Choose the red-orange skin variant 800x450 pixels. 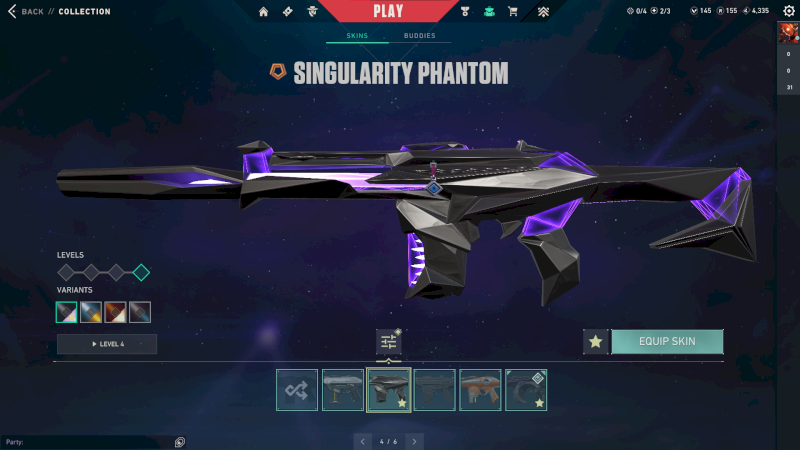[116, 312]
